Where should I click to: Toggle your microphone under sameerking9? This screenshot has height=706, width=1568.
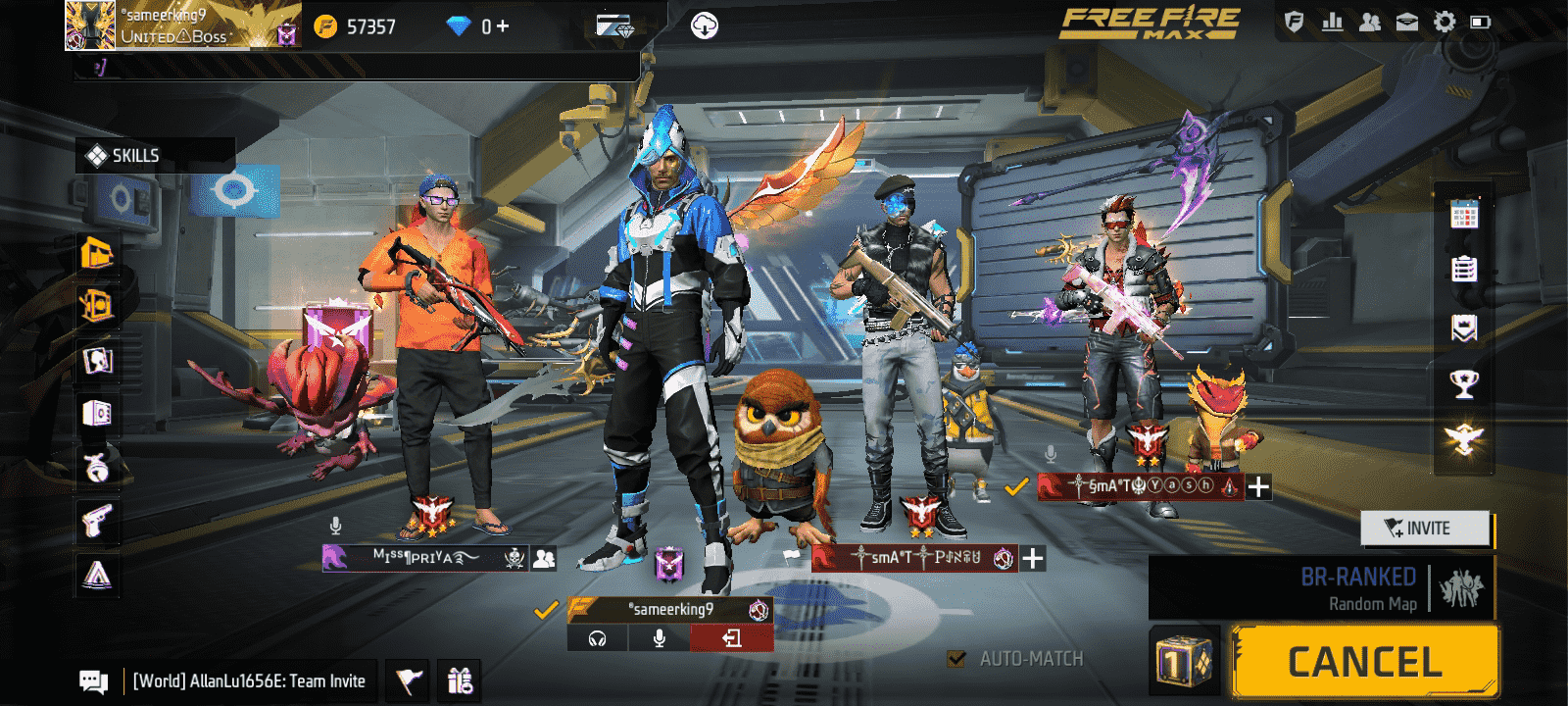tap(660, 638)
